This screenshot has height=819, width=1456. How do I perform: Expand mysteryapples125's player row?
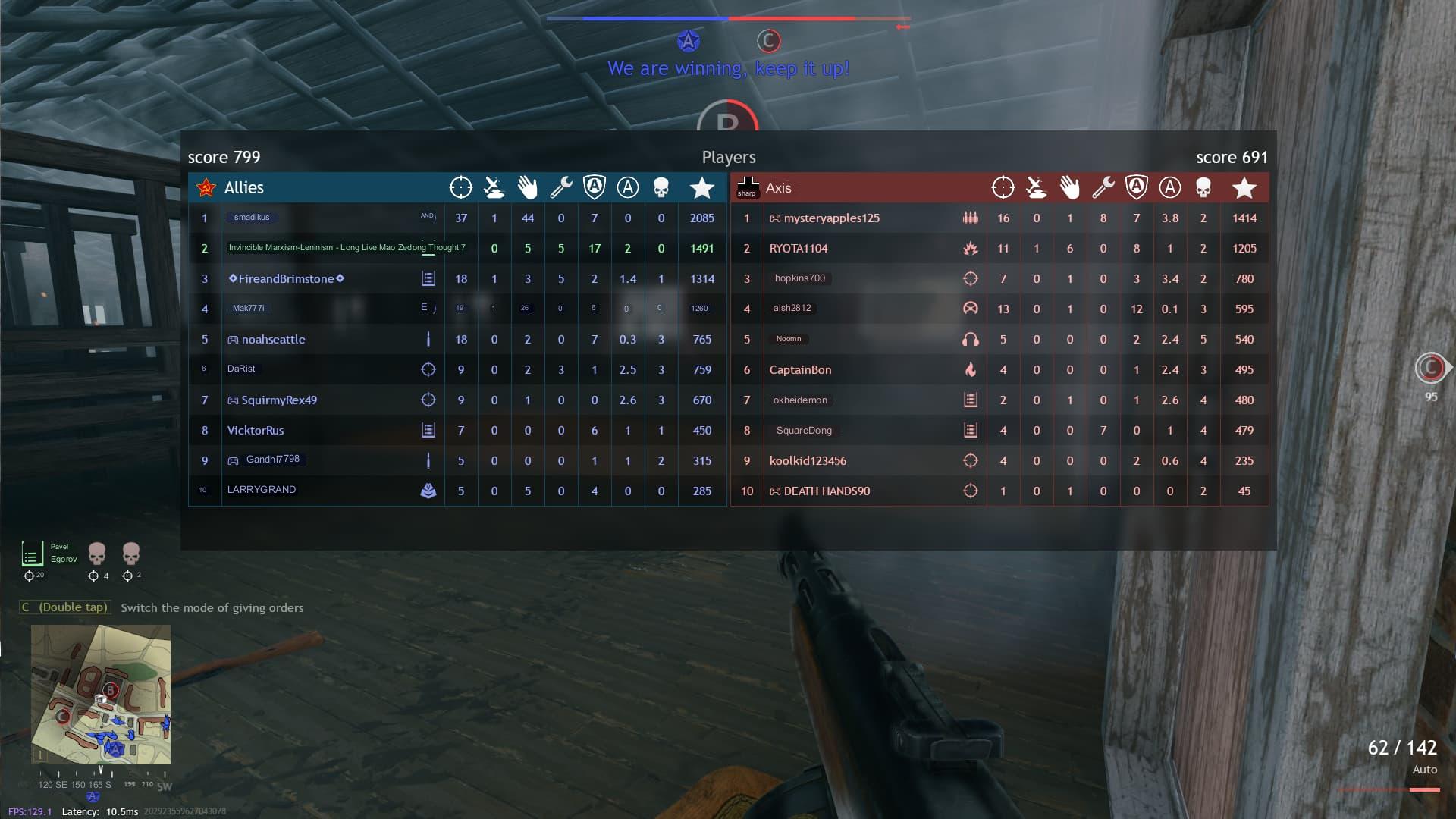click(827, 218)
